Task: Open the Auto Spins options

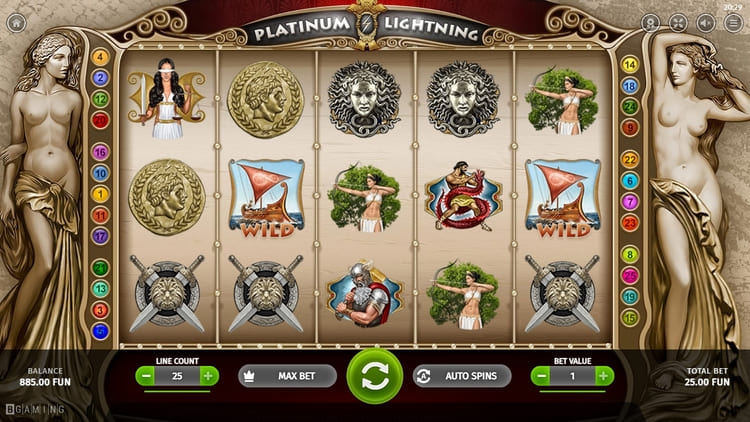Action: 461,376
